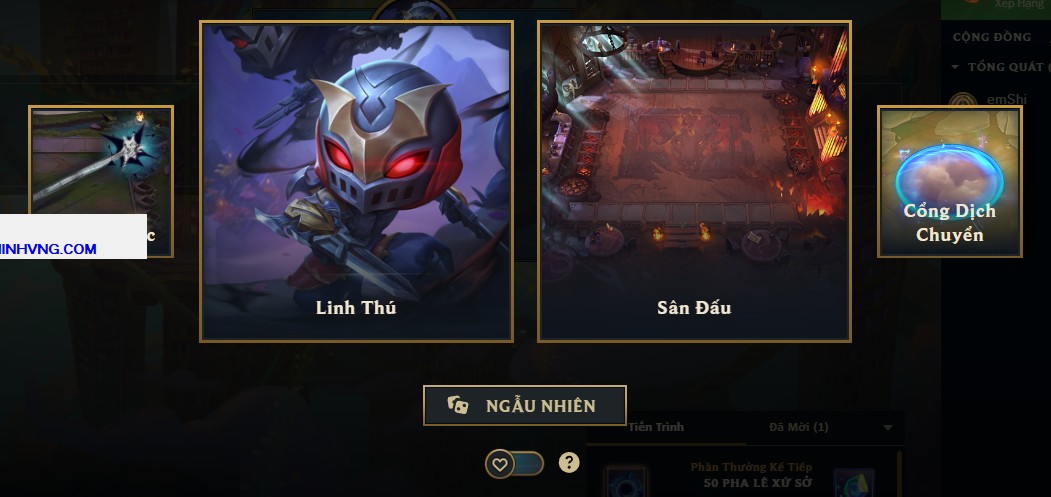
Task: Switch to the Tiến Trình tab
Action: (657, 427)
